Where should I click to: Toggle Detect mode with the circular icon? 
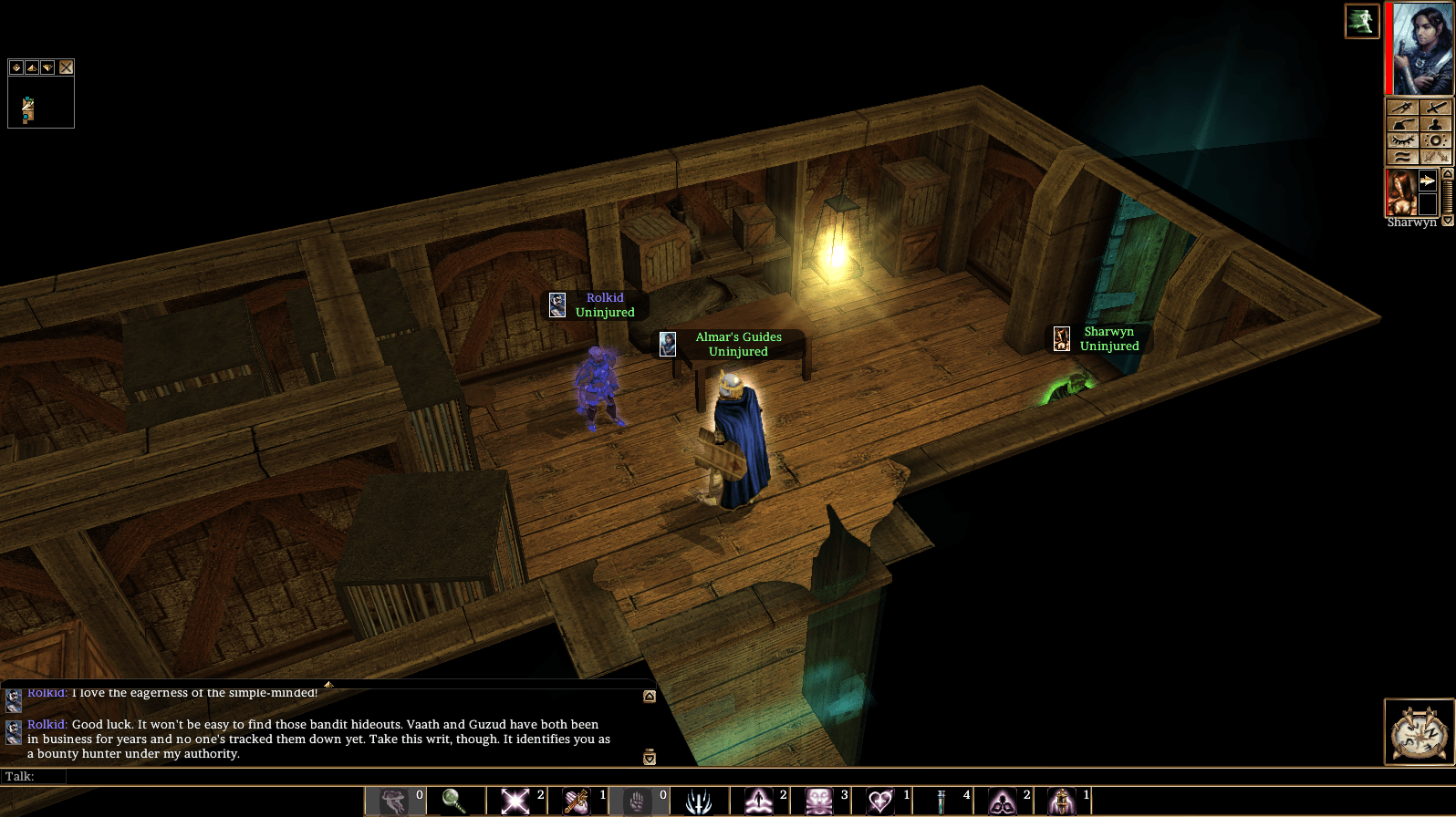click(1435, 139)
